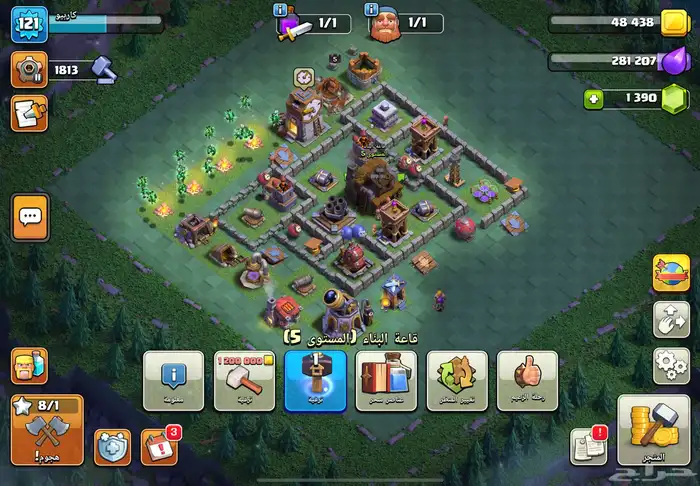Open the calendar events icon with 3 badge

[x=159, y=446]
